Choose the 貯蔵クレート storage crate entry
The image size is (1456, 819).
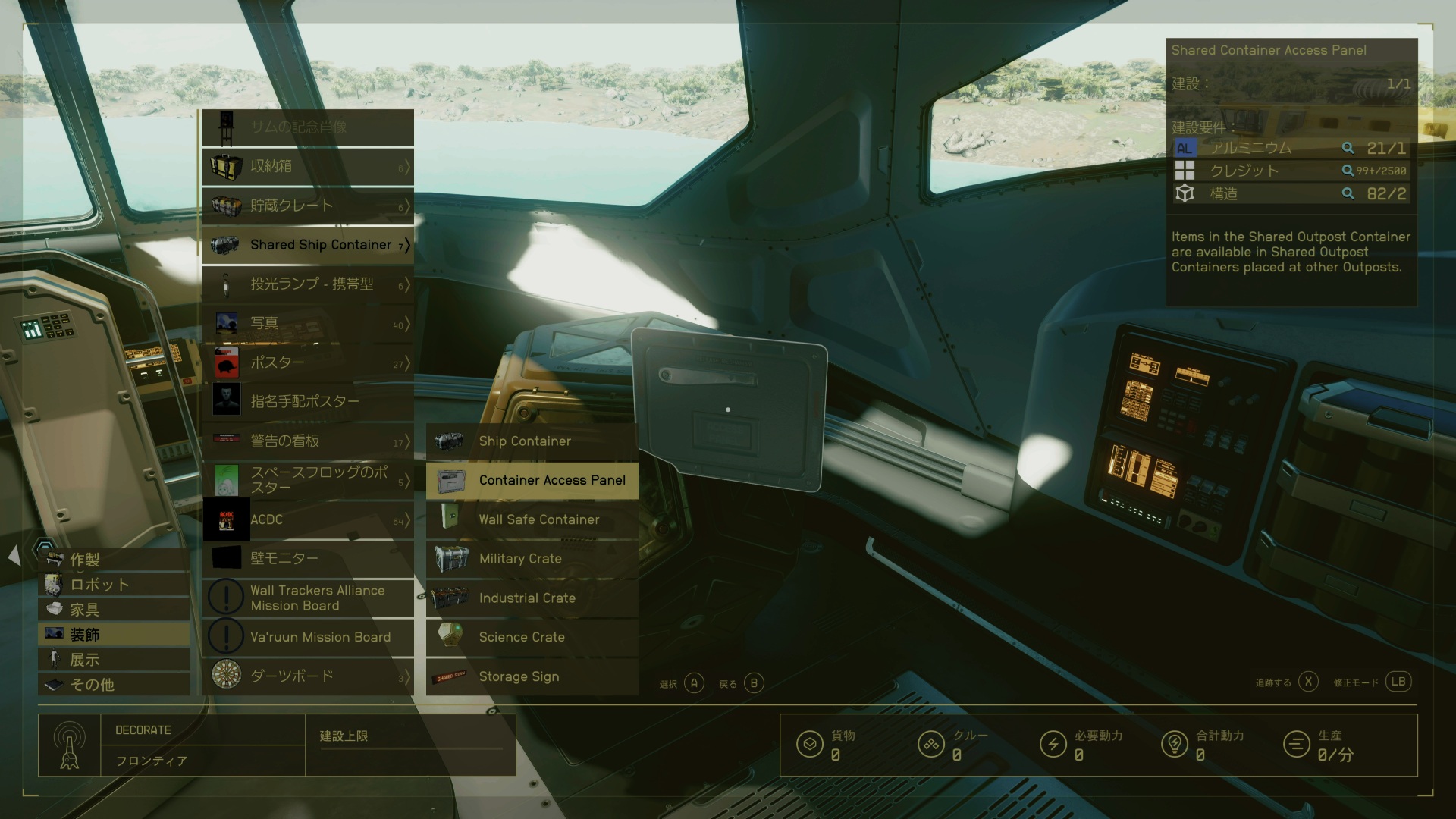307,206
